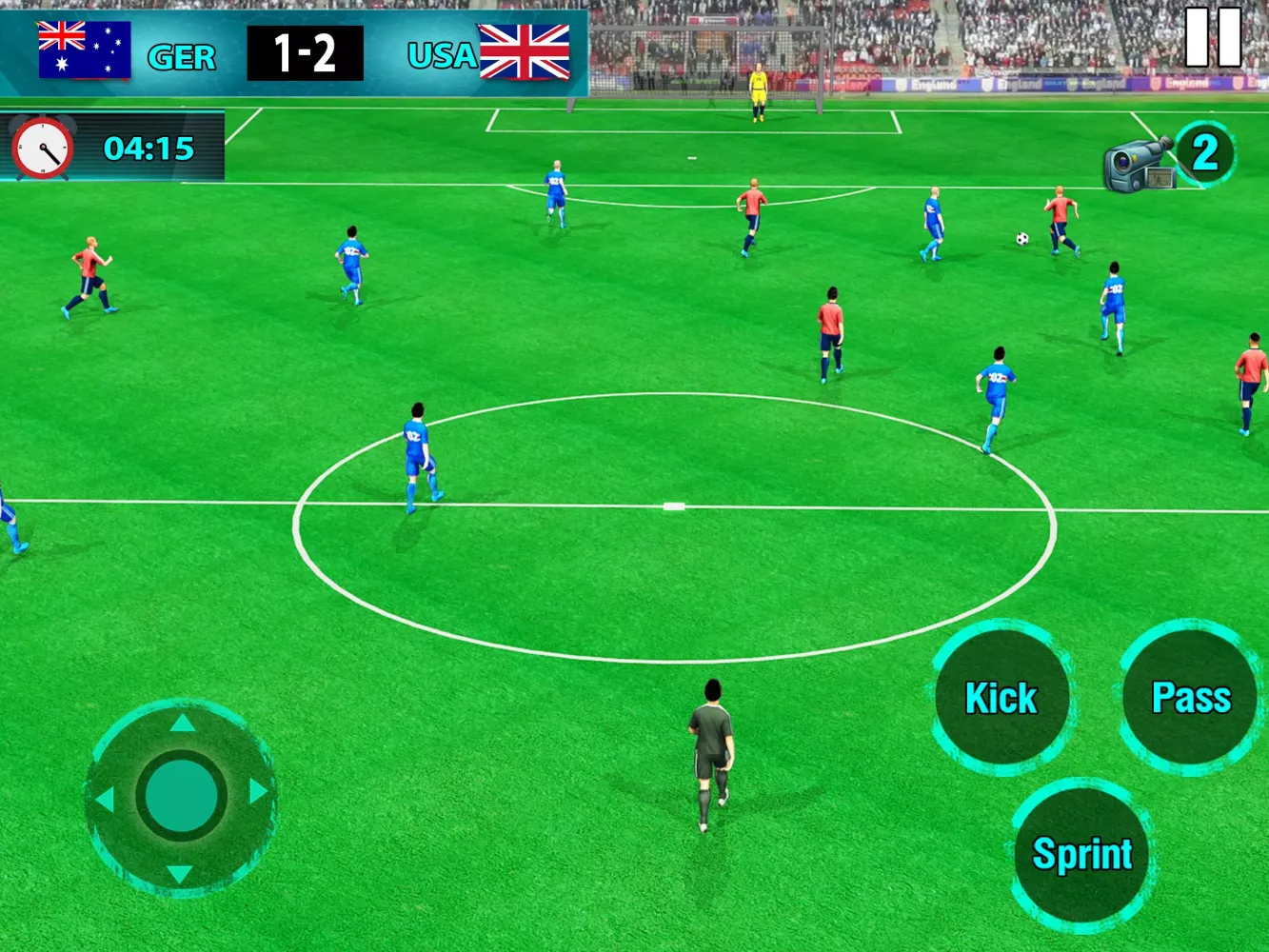Tap the Kick button
Viewport: 1269px width, 952px height.
pos(1001,698)
